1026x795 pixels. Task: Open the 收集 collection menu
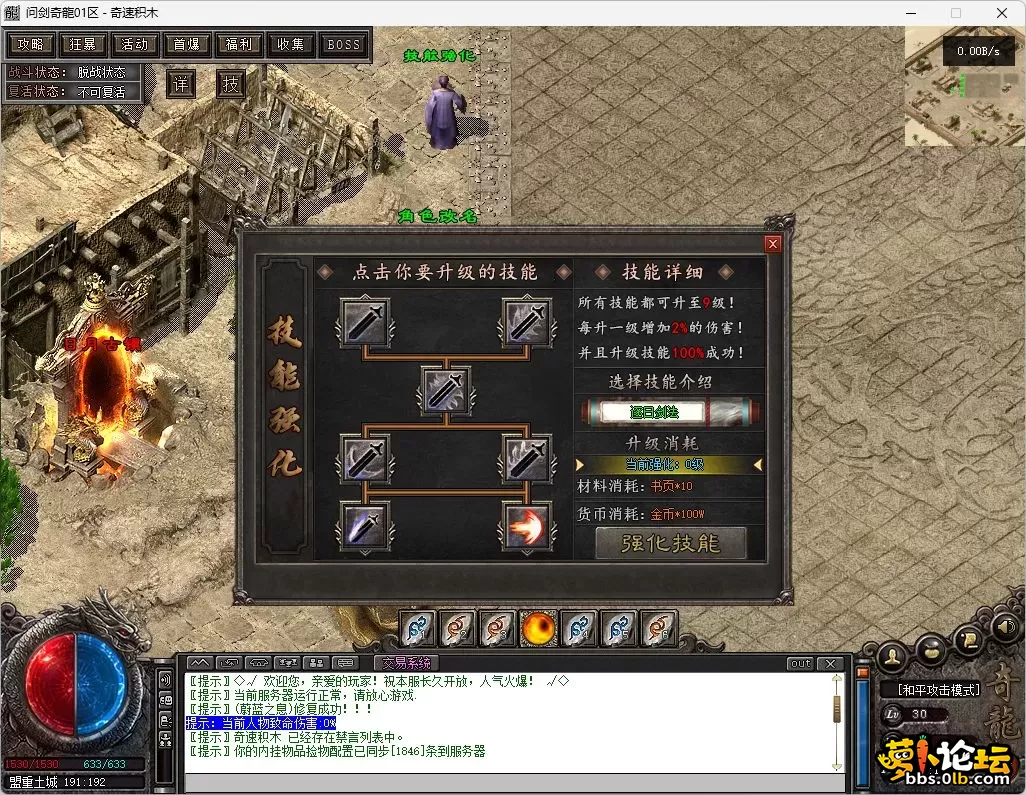(x=291, y=45)
